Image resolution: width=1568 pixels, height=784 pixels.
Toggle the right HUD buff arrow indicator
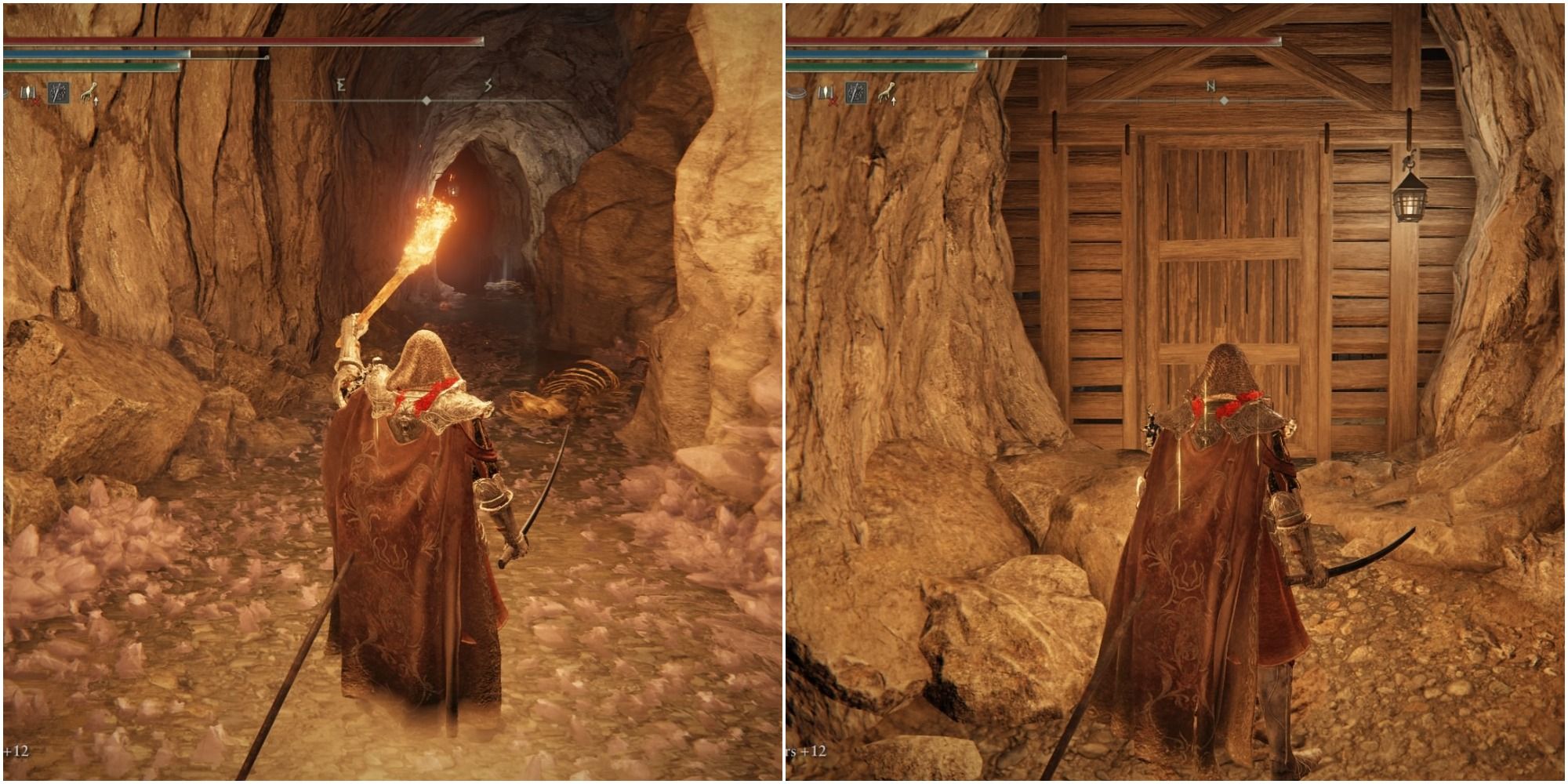coord(895,101)
